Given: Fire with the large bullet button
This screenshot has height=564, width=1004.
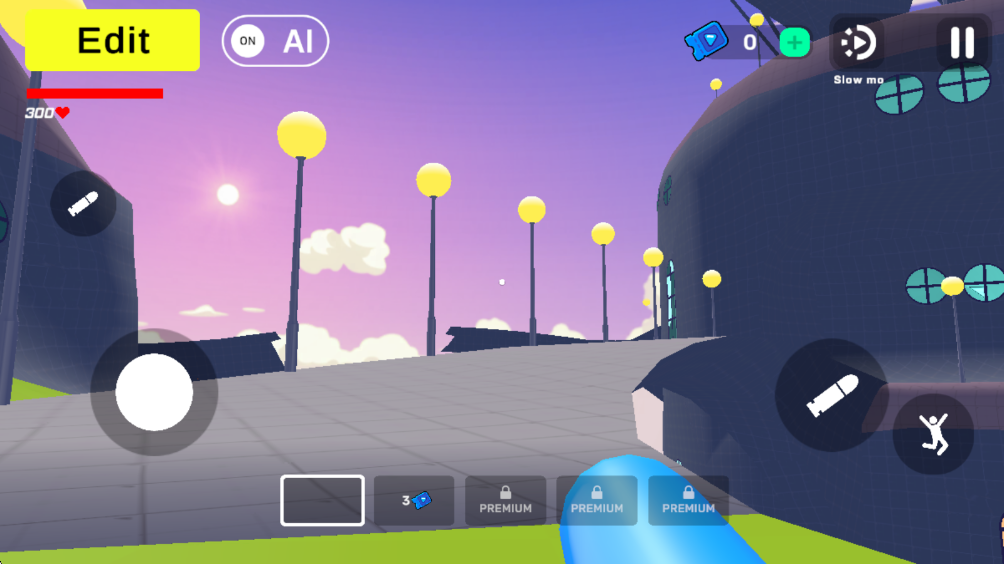Looking at the screenshot, I should (832, 395).
